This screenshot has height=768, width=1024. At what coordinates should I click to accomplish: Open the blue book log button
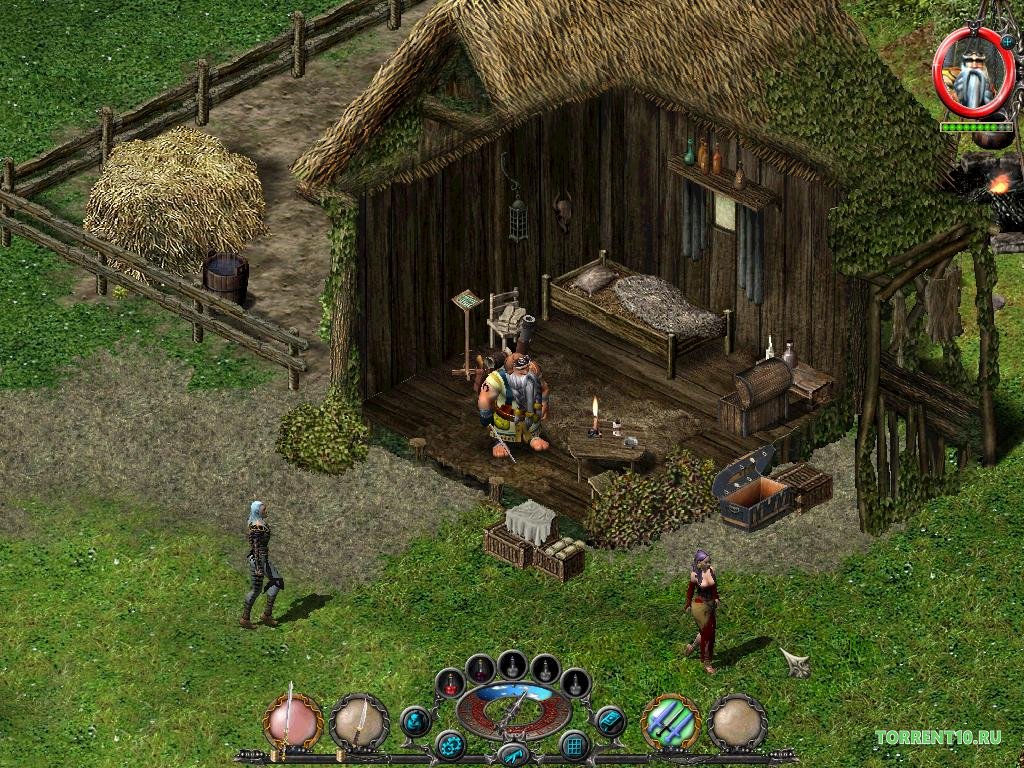tap(609, 721)
